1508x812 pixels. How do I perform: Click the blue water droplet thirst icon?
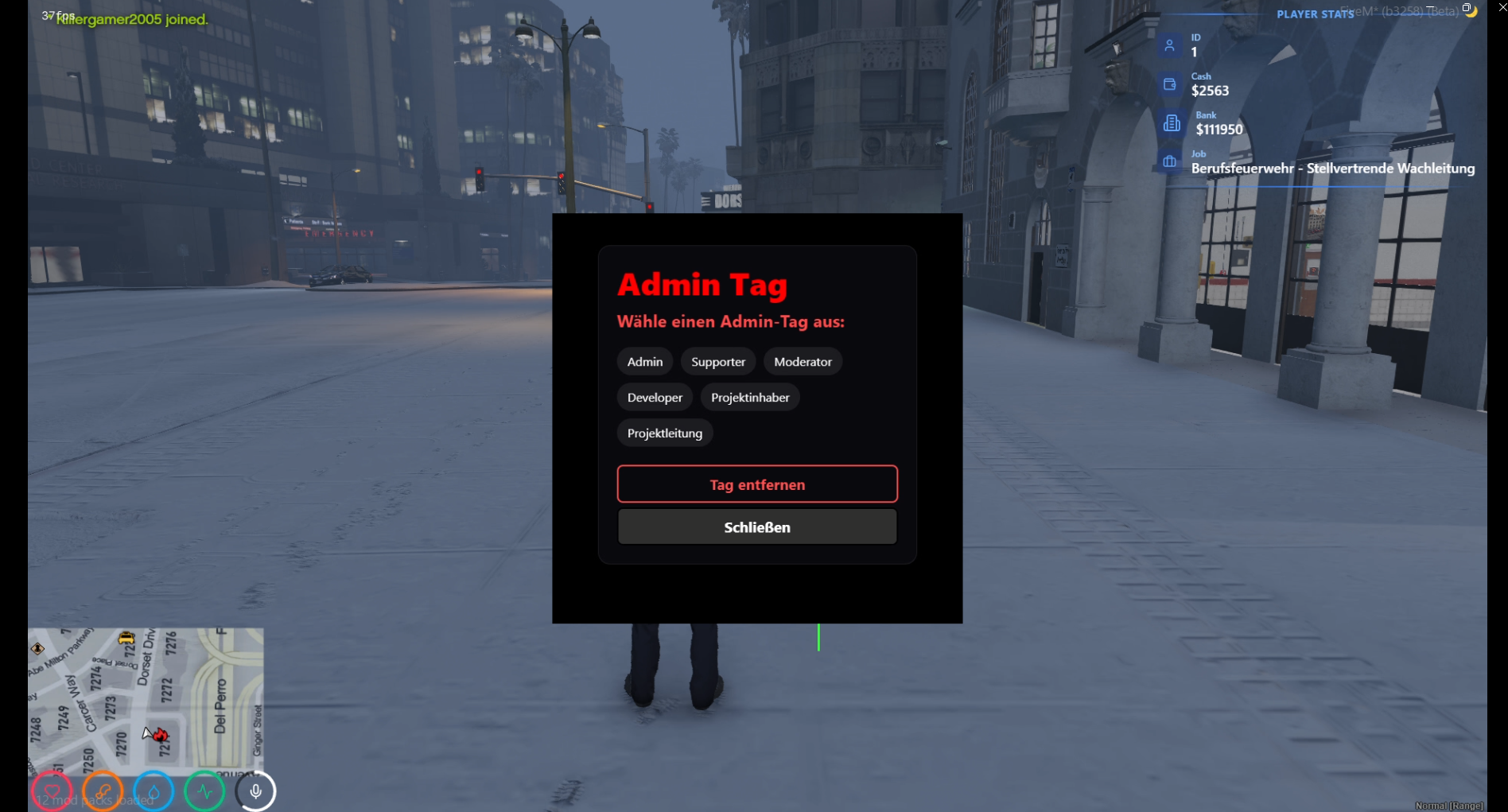[x=153, y=791]
